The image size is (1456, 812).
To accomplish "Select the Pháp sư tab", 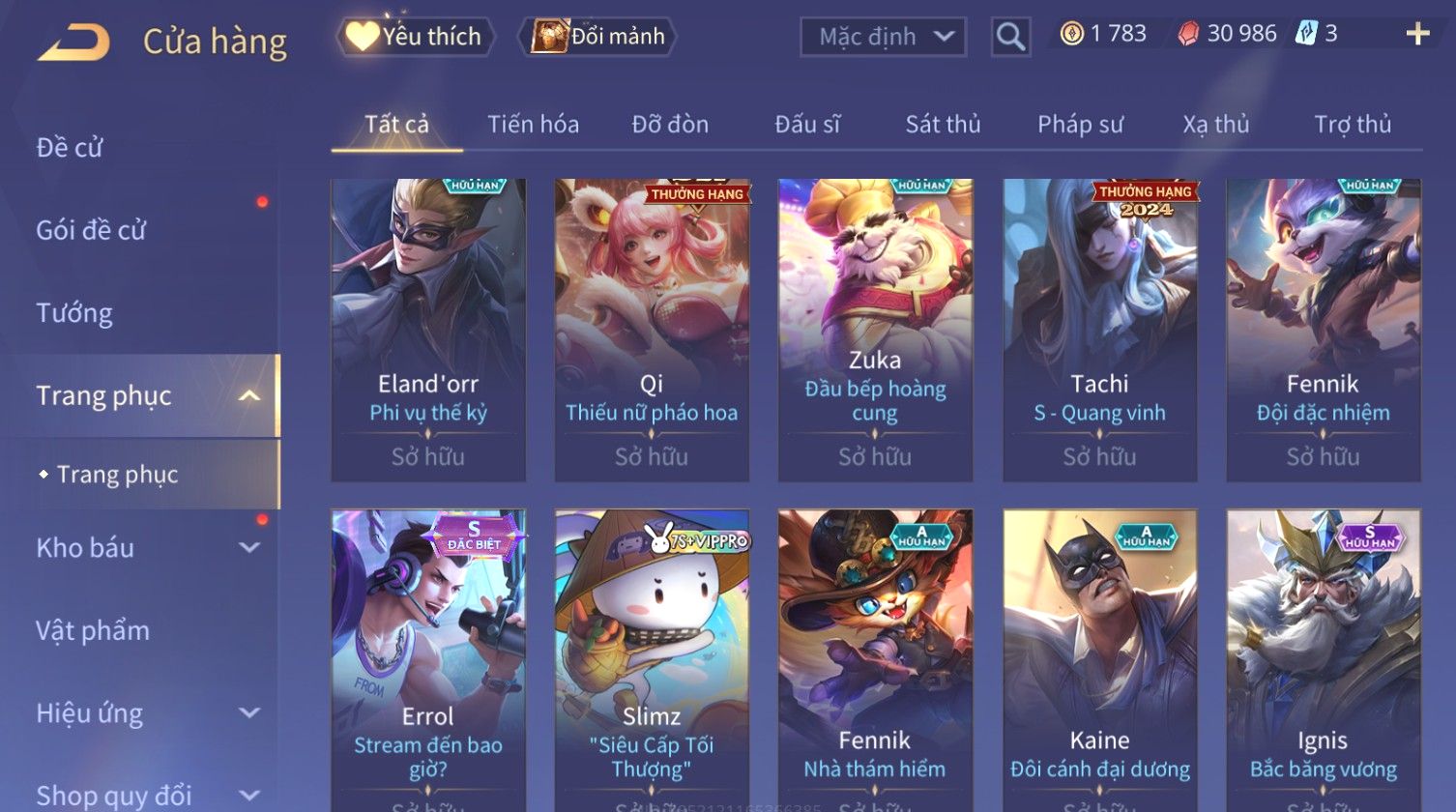I will [1080, 125].
